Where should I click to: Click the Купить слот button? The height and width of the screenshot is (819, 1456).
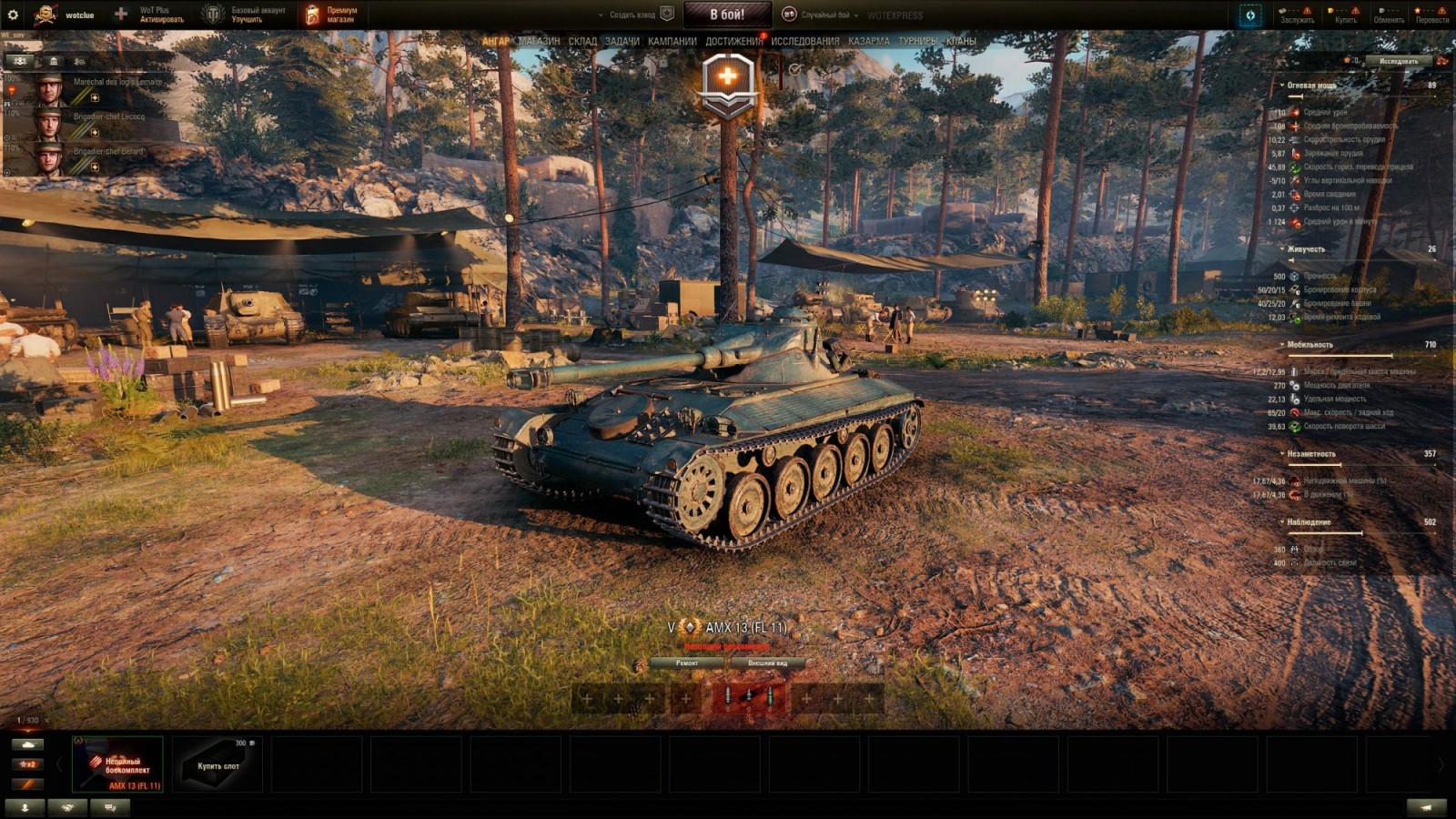click(218, 766)
